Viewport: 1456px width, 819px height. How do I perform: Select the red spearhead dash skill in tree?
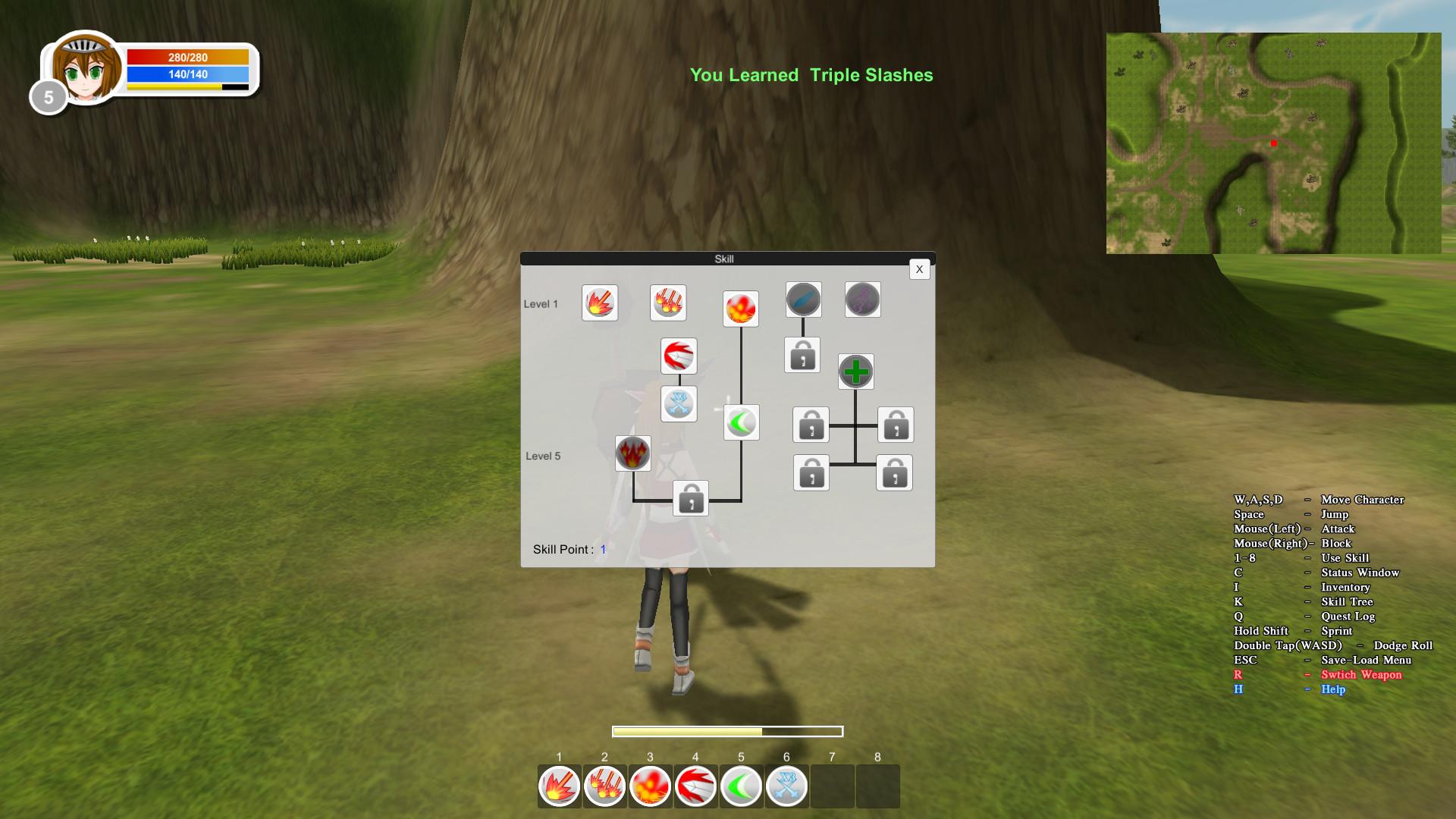(679, 356)
